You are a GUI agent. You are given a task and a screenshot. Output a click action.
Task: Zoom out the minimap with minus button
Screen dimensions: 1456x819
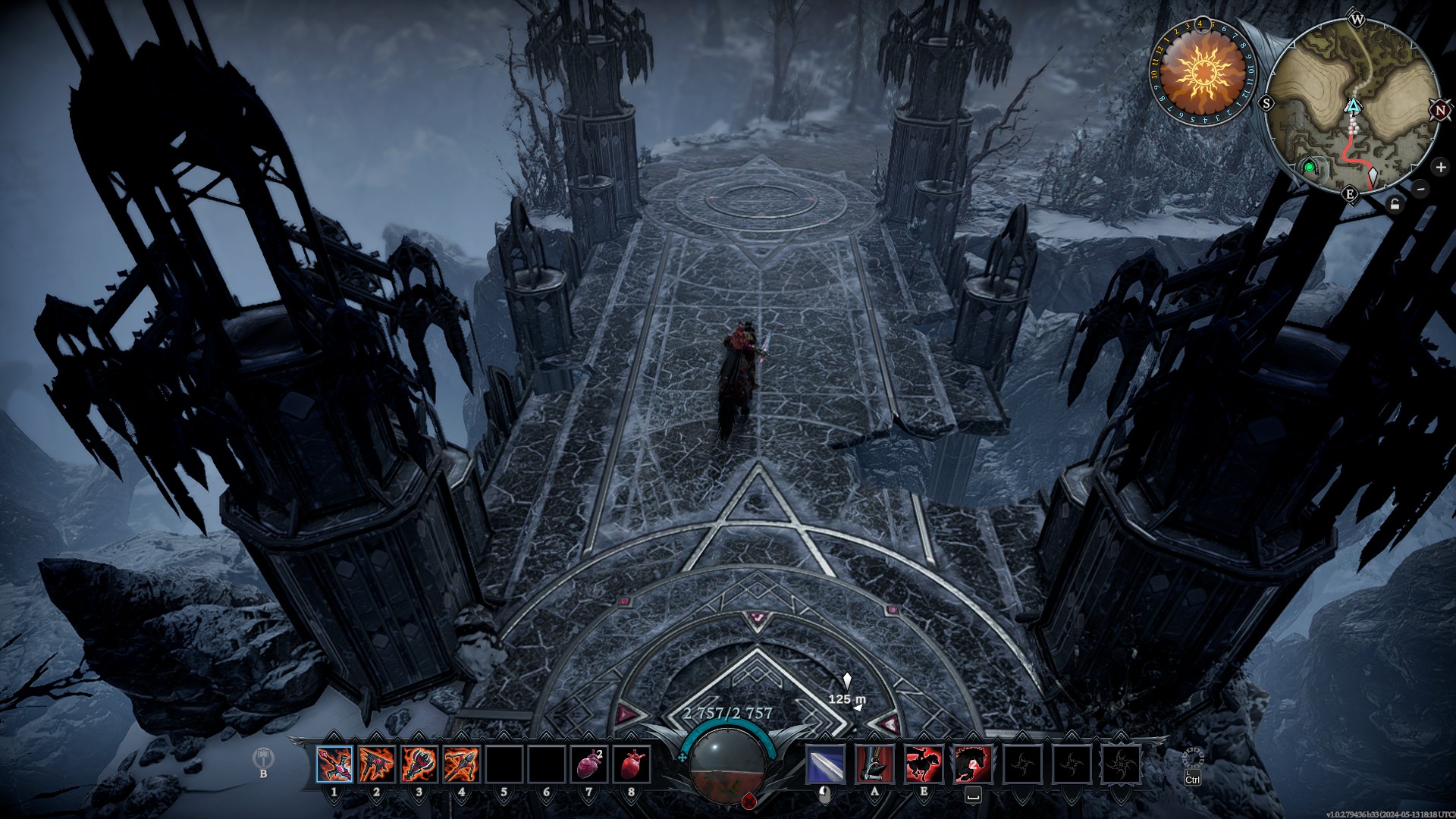click(x=1421, y=189)
